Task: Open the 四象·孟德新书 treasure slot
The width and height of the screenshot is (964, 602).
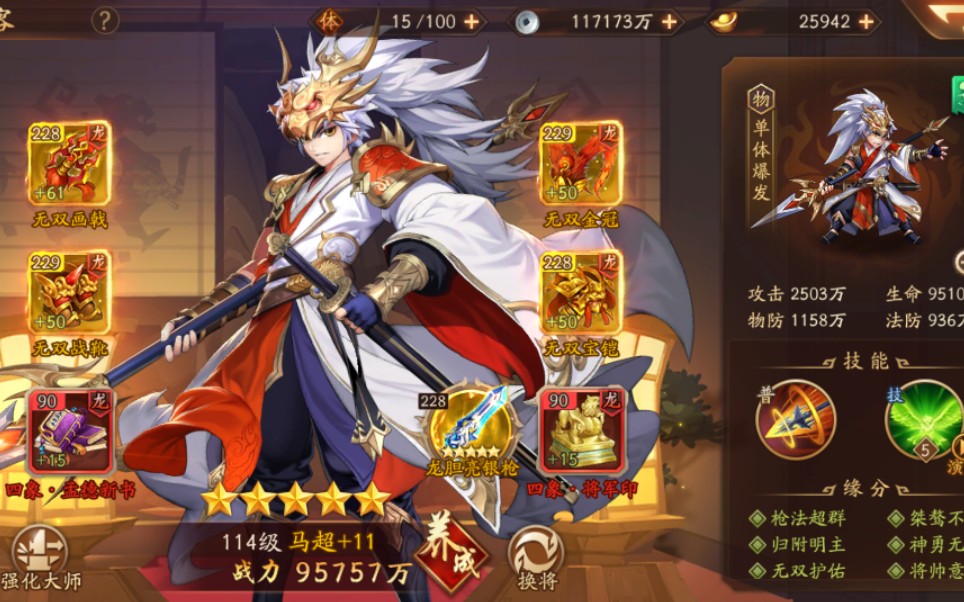Action: tap(70, 431)
